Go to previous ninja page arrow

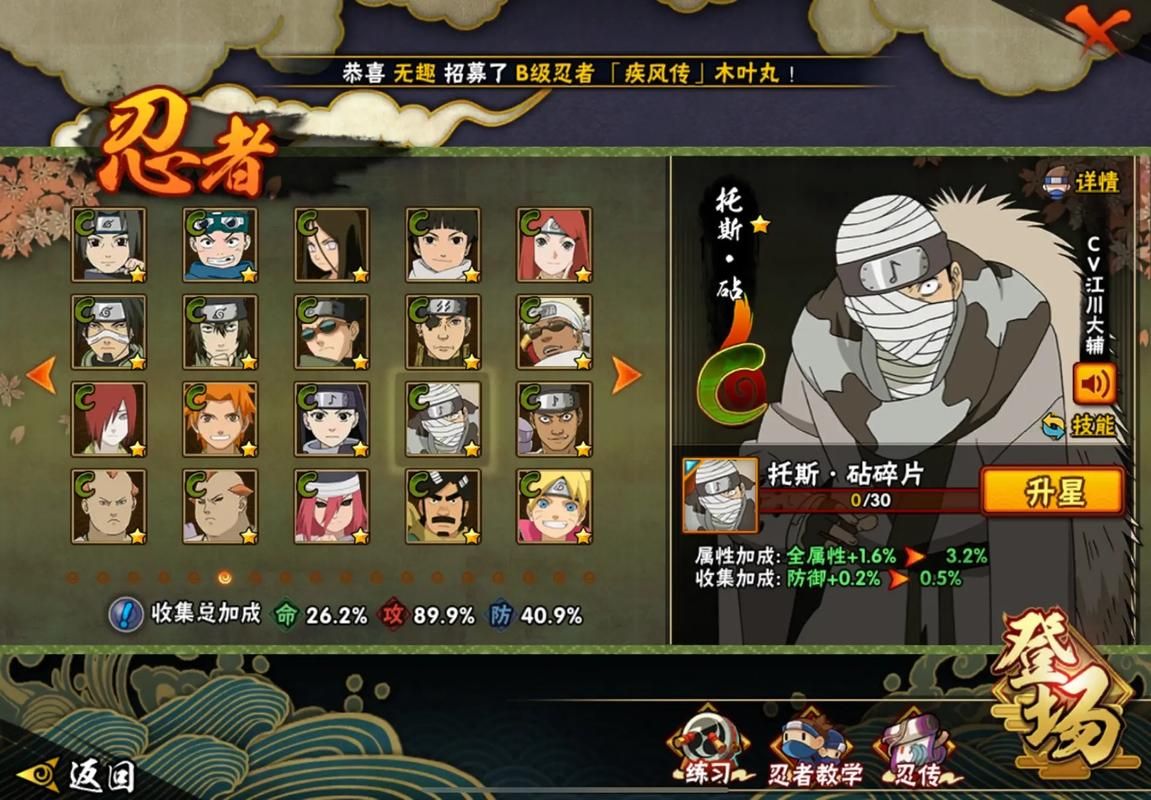point(41,374)
